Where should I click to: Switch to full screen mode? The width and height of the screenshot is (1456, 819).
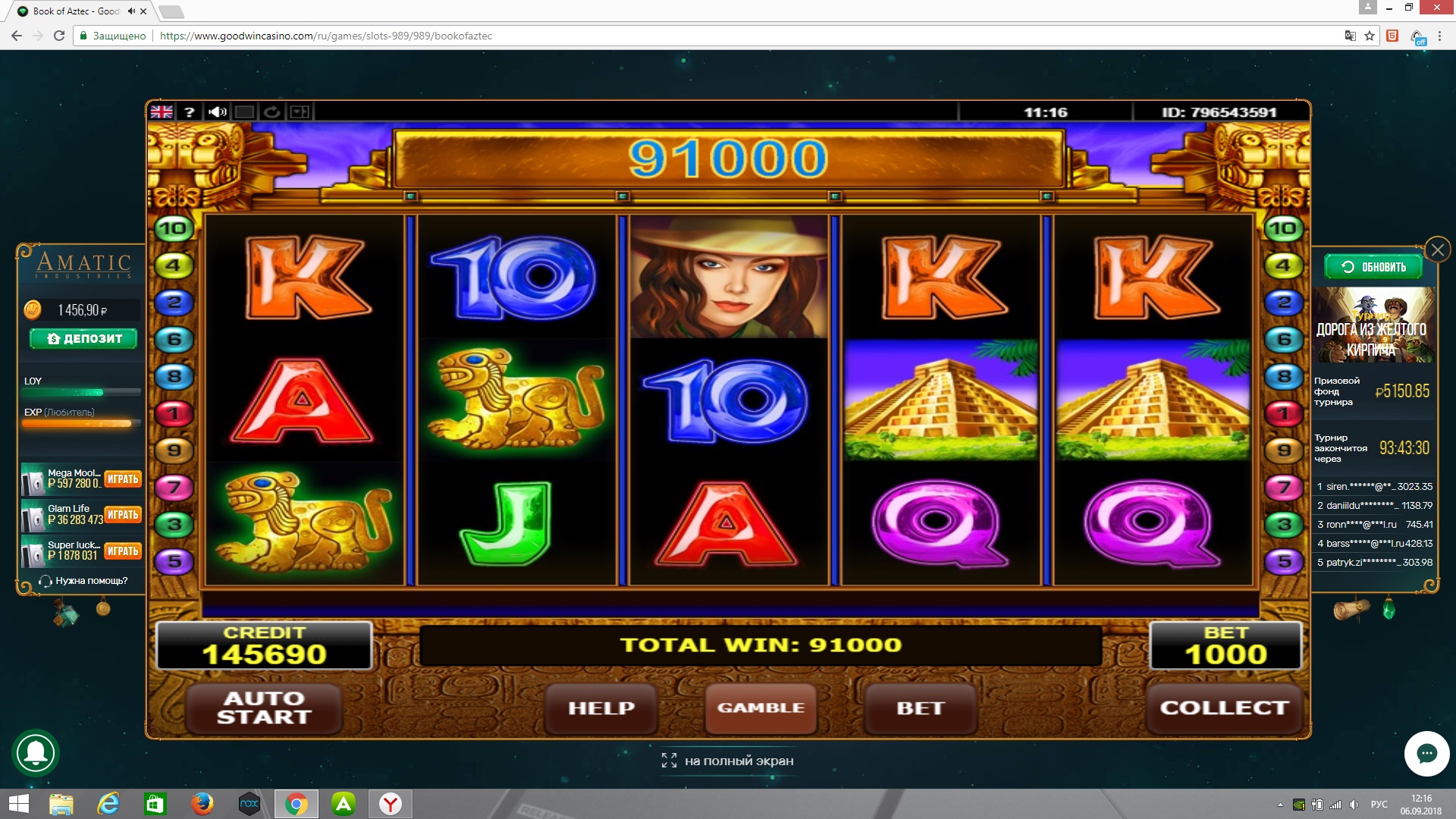click(x=728, y=761)
